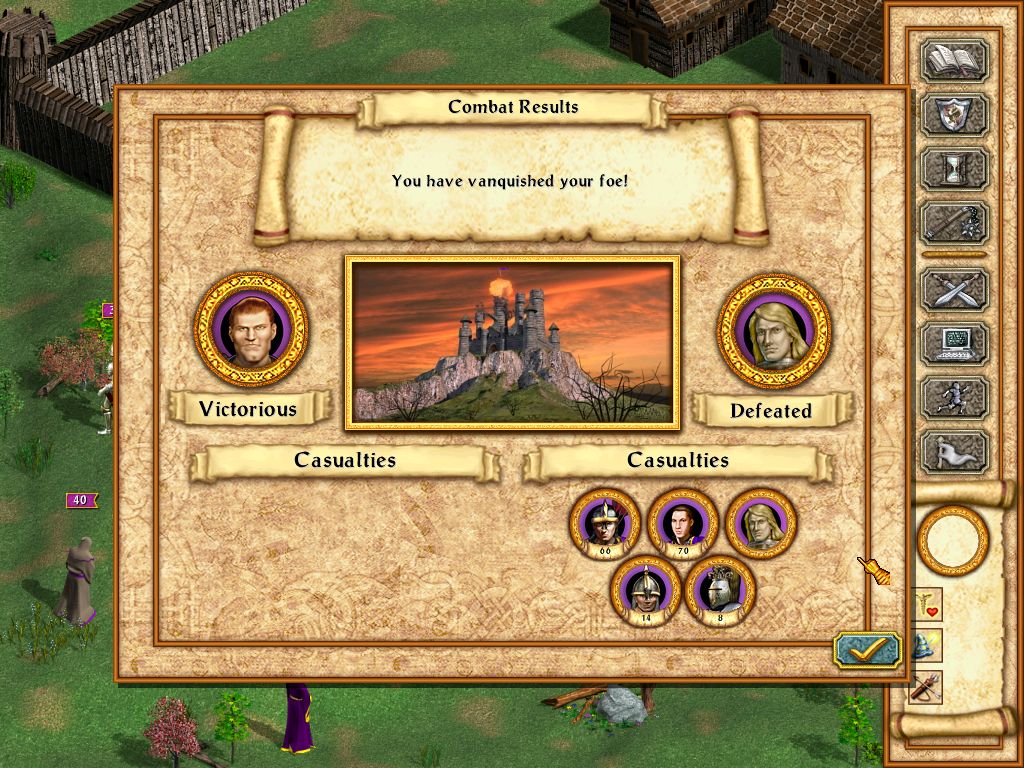Click the empty round gold portrait frame

pos(952,541)
